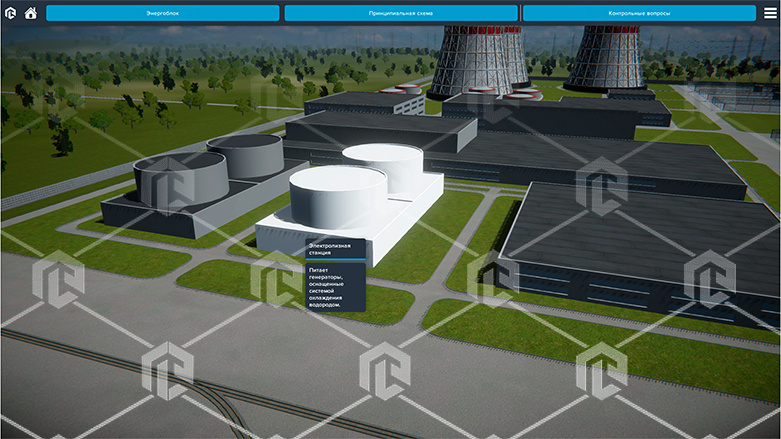Go to the home screen icon
Image resolution: width=781 pixels, height=439 pixels.
31,13
